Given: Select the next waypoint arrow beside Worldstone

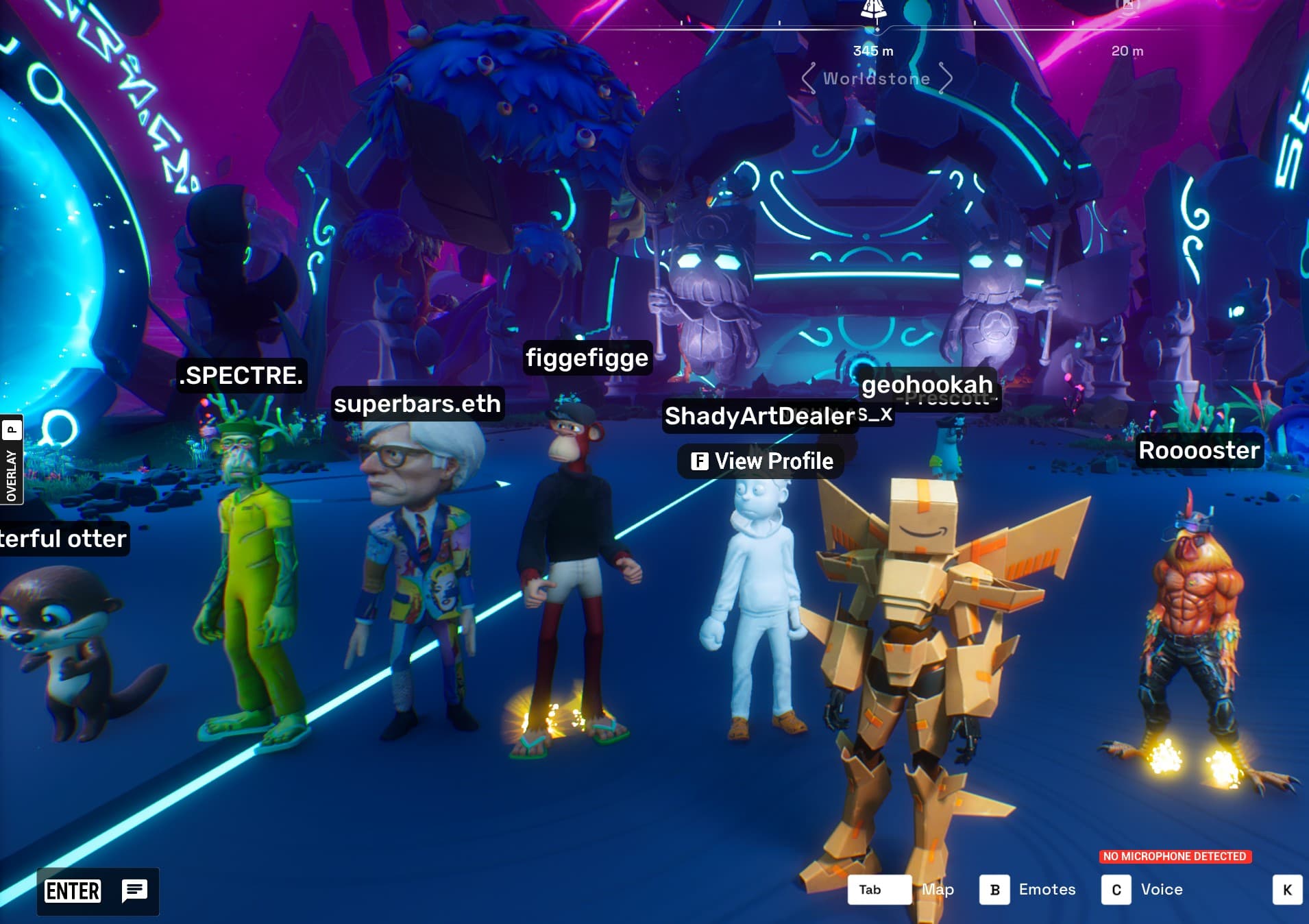Looking at the screenshot, I should 946,78.
